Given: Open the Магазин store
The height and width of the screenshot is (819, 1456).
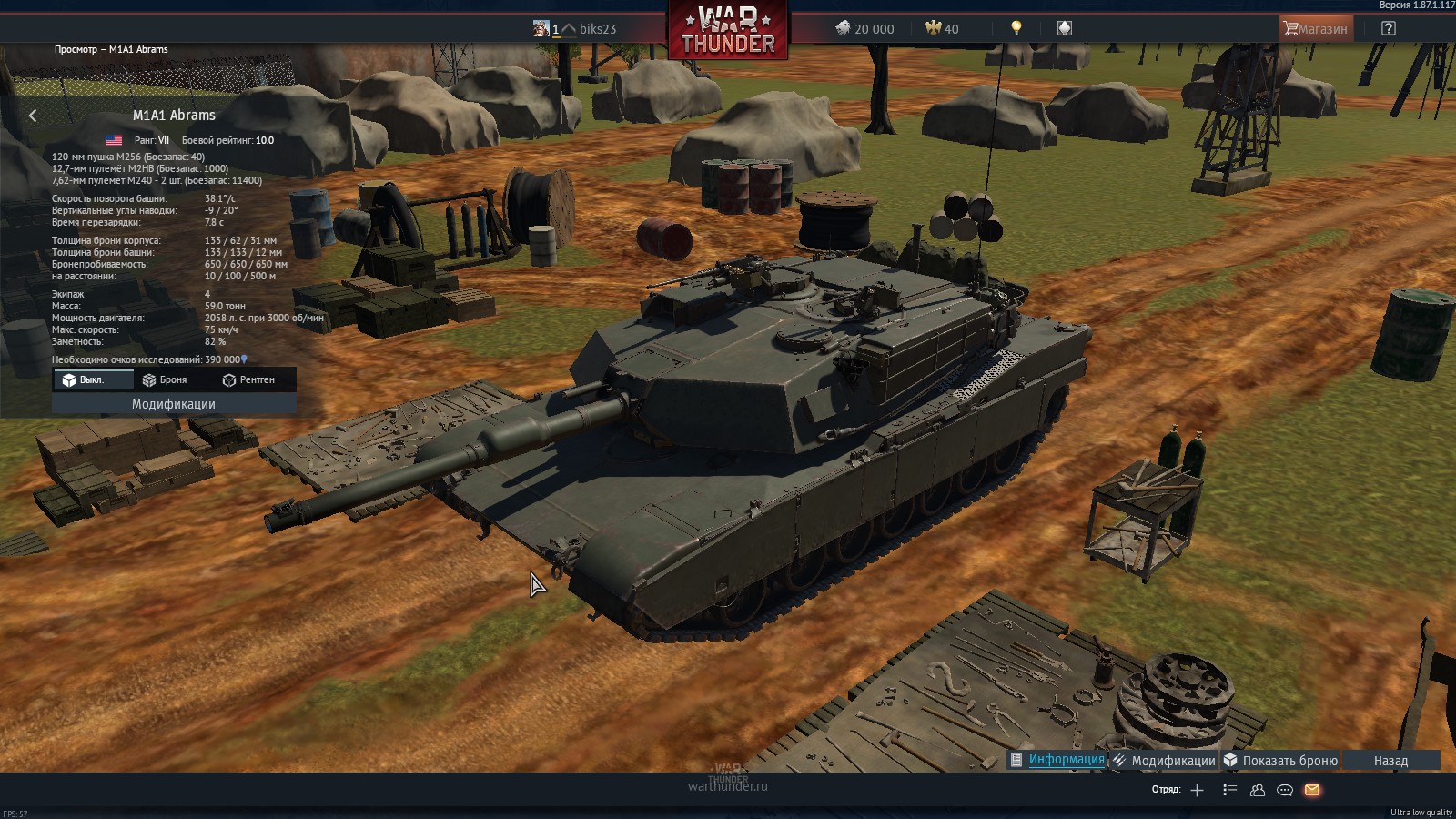Looking at the screenshot, I should click(x=1315, y=28).
